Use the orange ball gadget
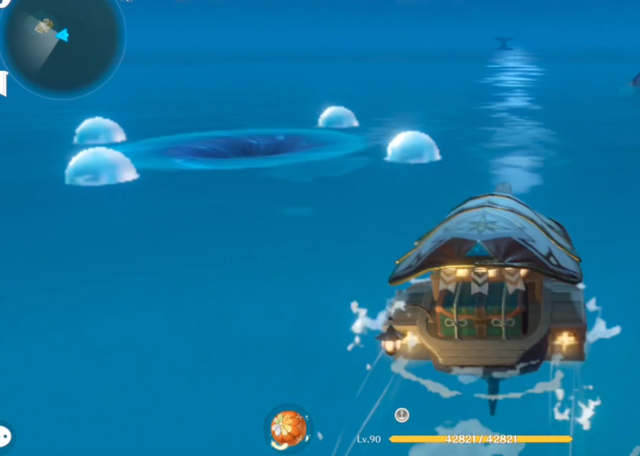 click(288, 428)
